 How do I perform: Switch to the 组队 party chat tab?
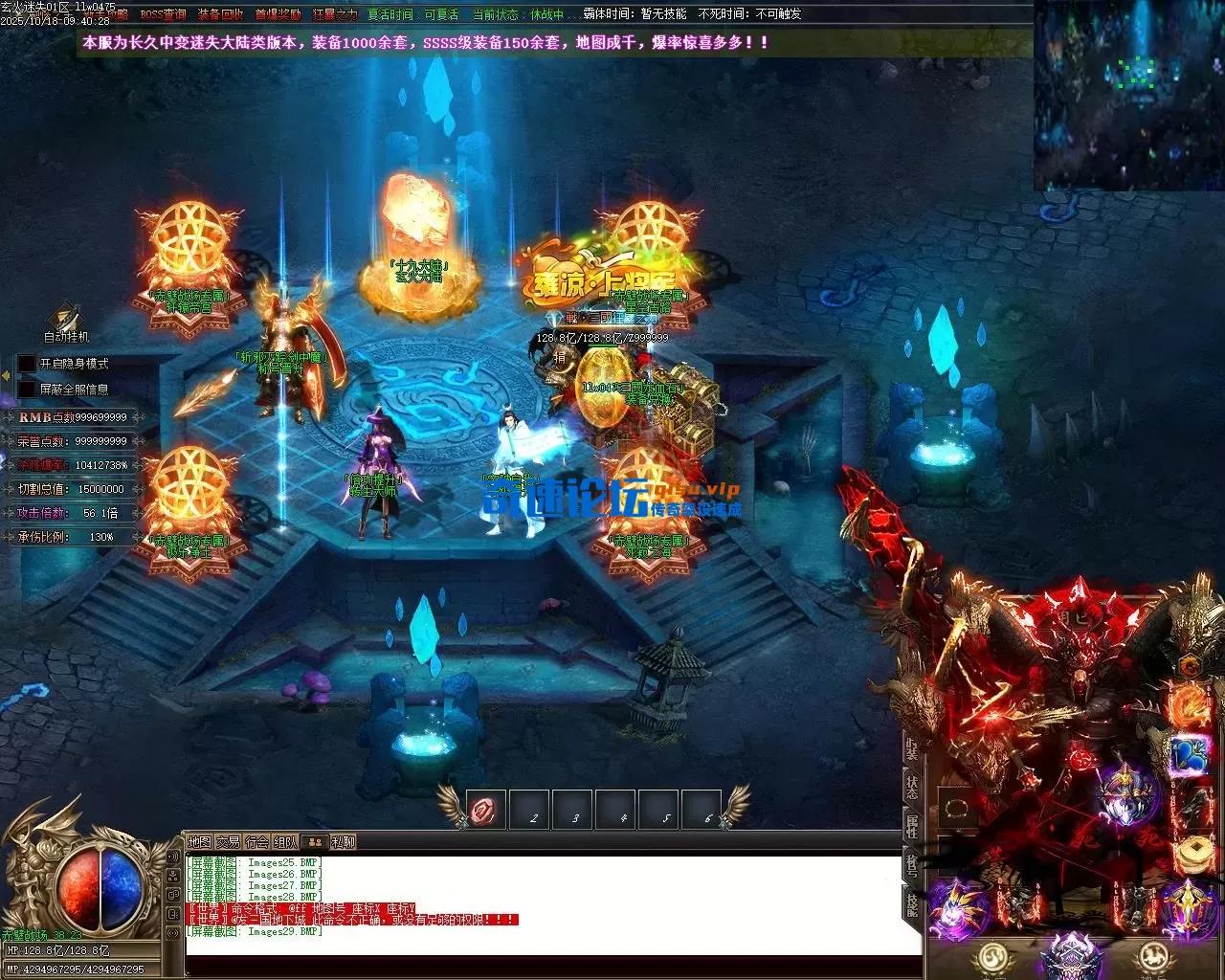tap(285, 842)
